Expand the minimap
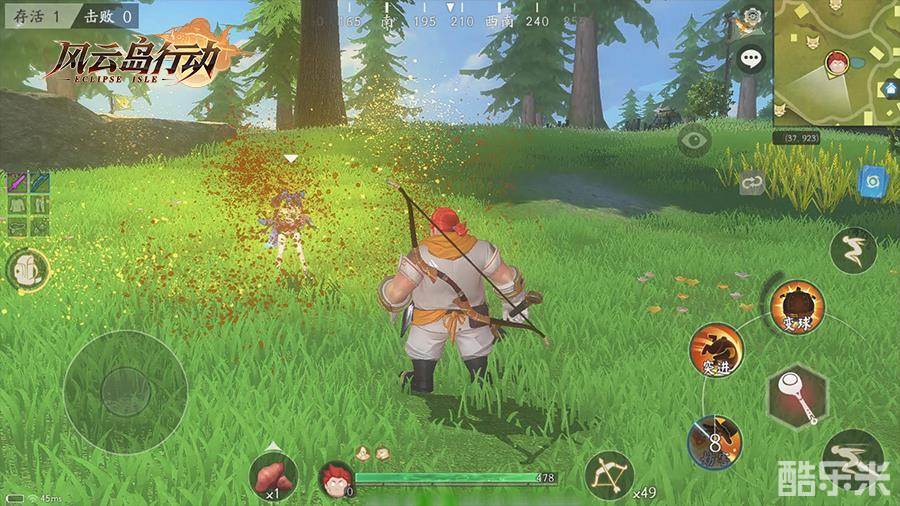 click(x=836, y=64)
